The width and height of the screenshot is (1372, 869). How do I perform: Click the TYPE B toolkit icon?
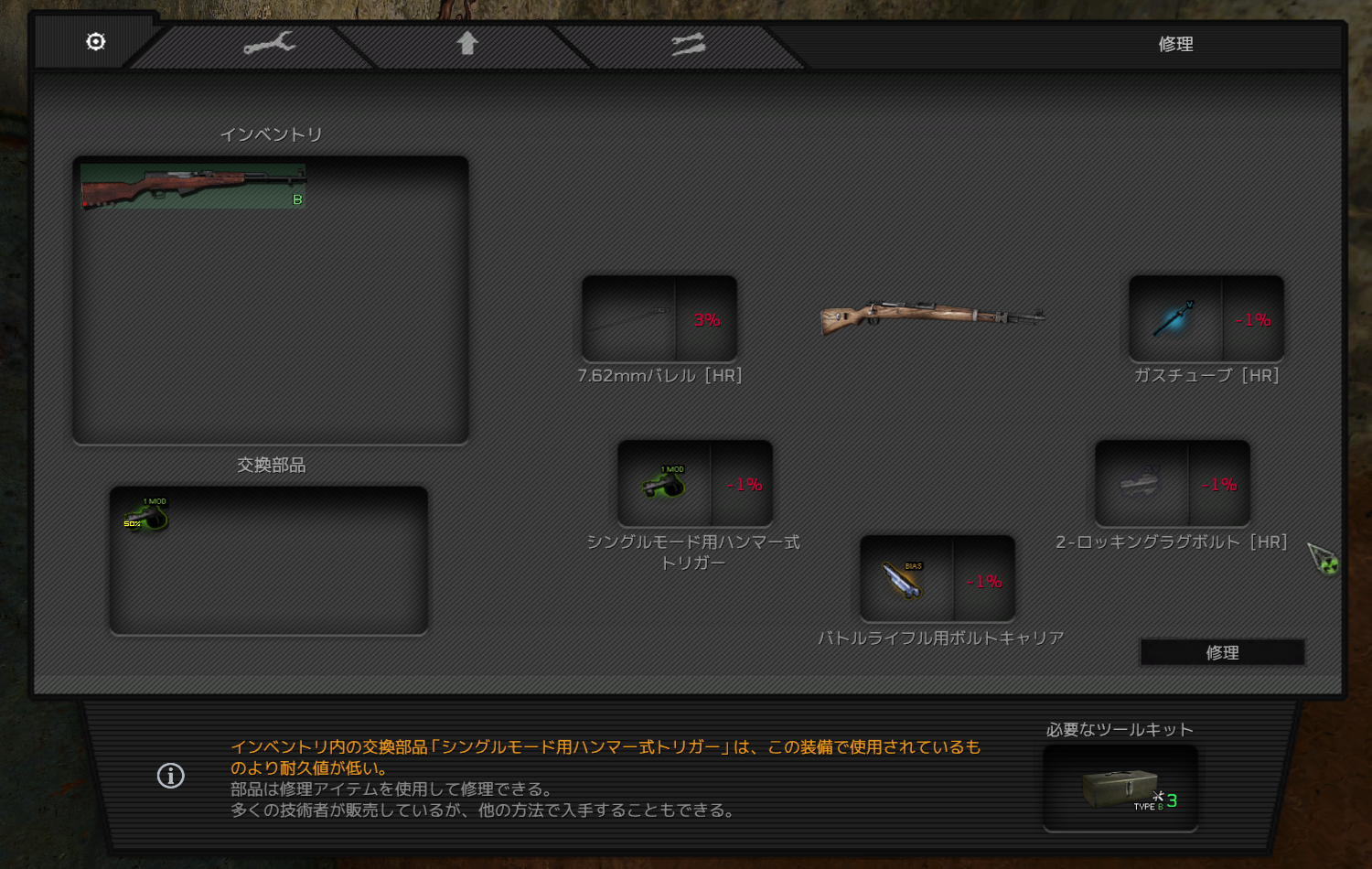click(1120, 785)
